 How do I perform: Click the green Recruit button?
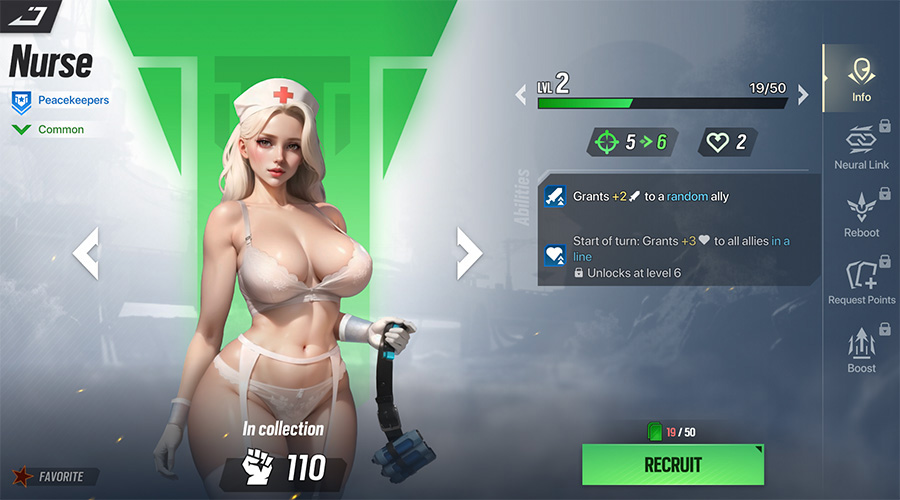click(x=672, y=465)
